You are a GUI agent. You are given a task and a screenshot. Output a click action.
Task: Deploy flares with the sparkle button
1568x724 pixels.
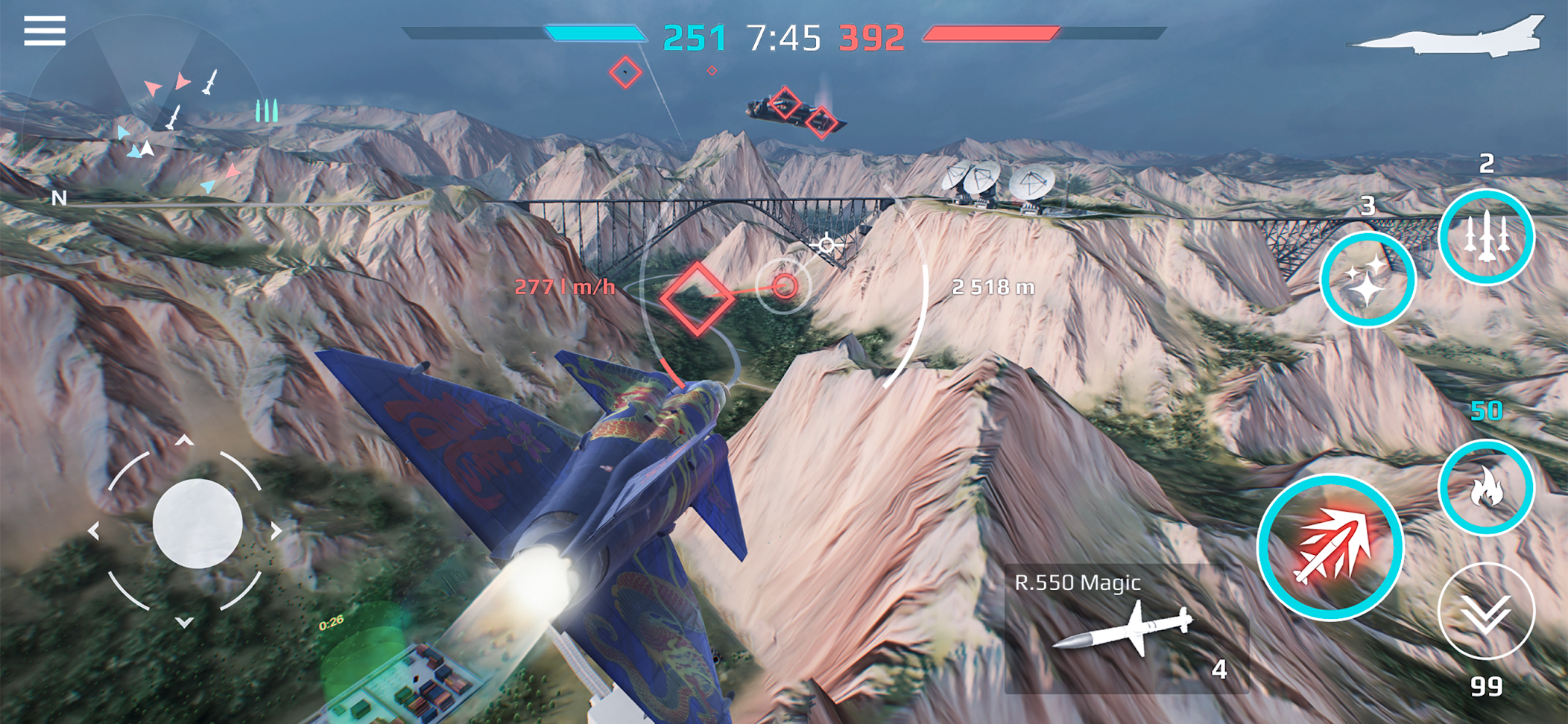tap(1368, 280)
